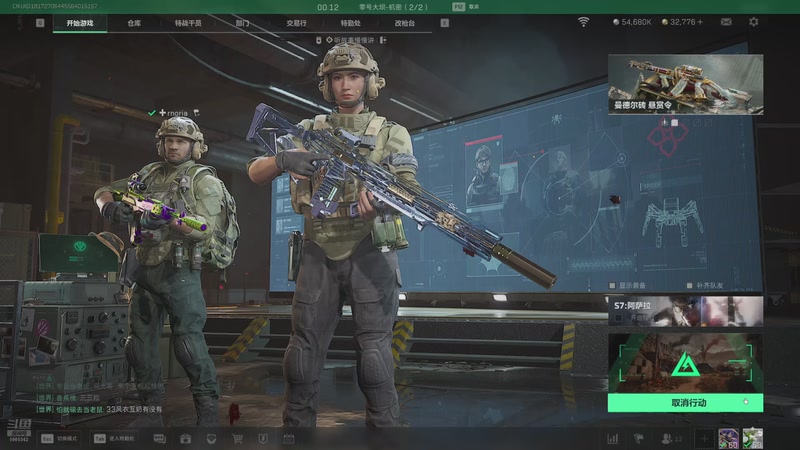This screenshot has width=800, height=450.
Task: Open the 改枪台 gunsmith tab
Action: tap(404, 22)
